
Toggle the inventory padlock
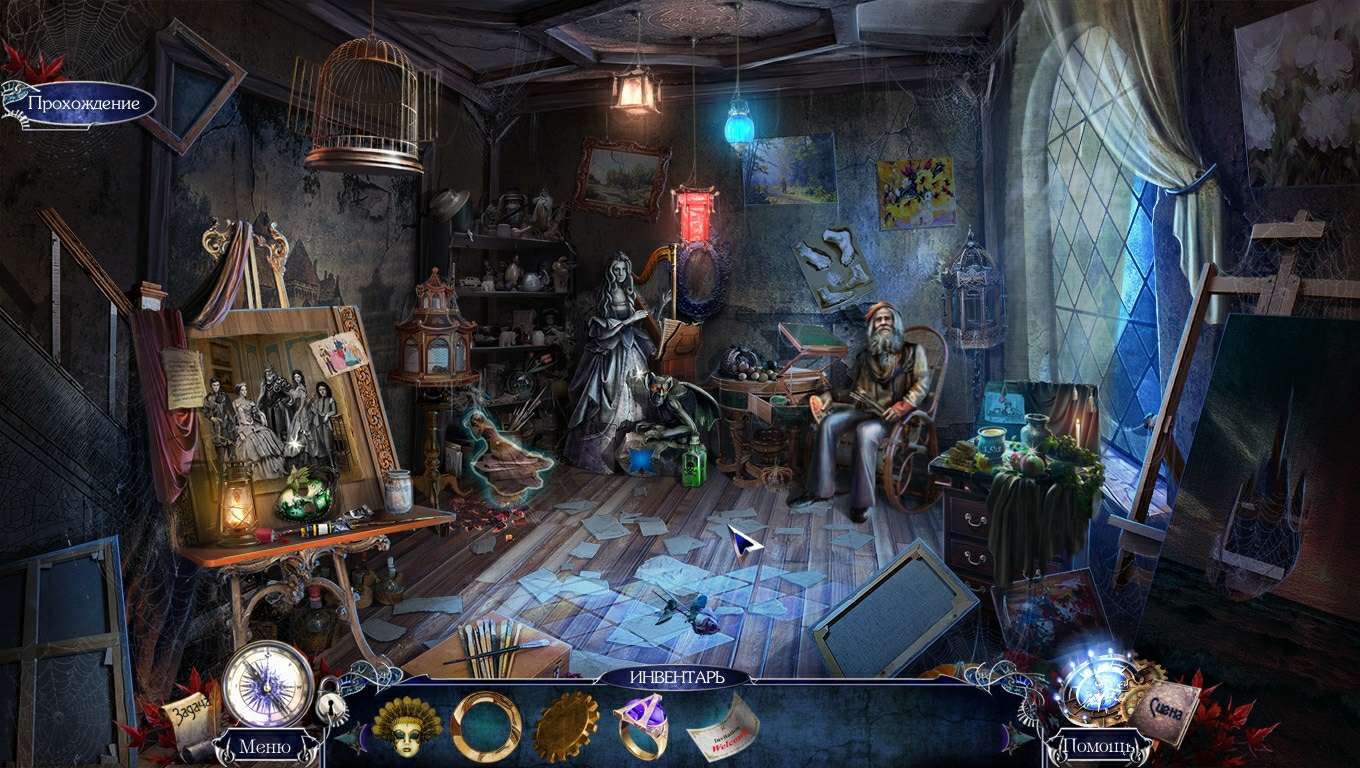point(331,706)
